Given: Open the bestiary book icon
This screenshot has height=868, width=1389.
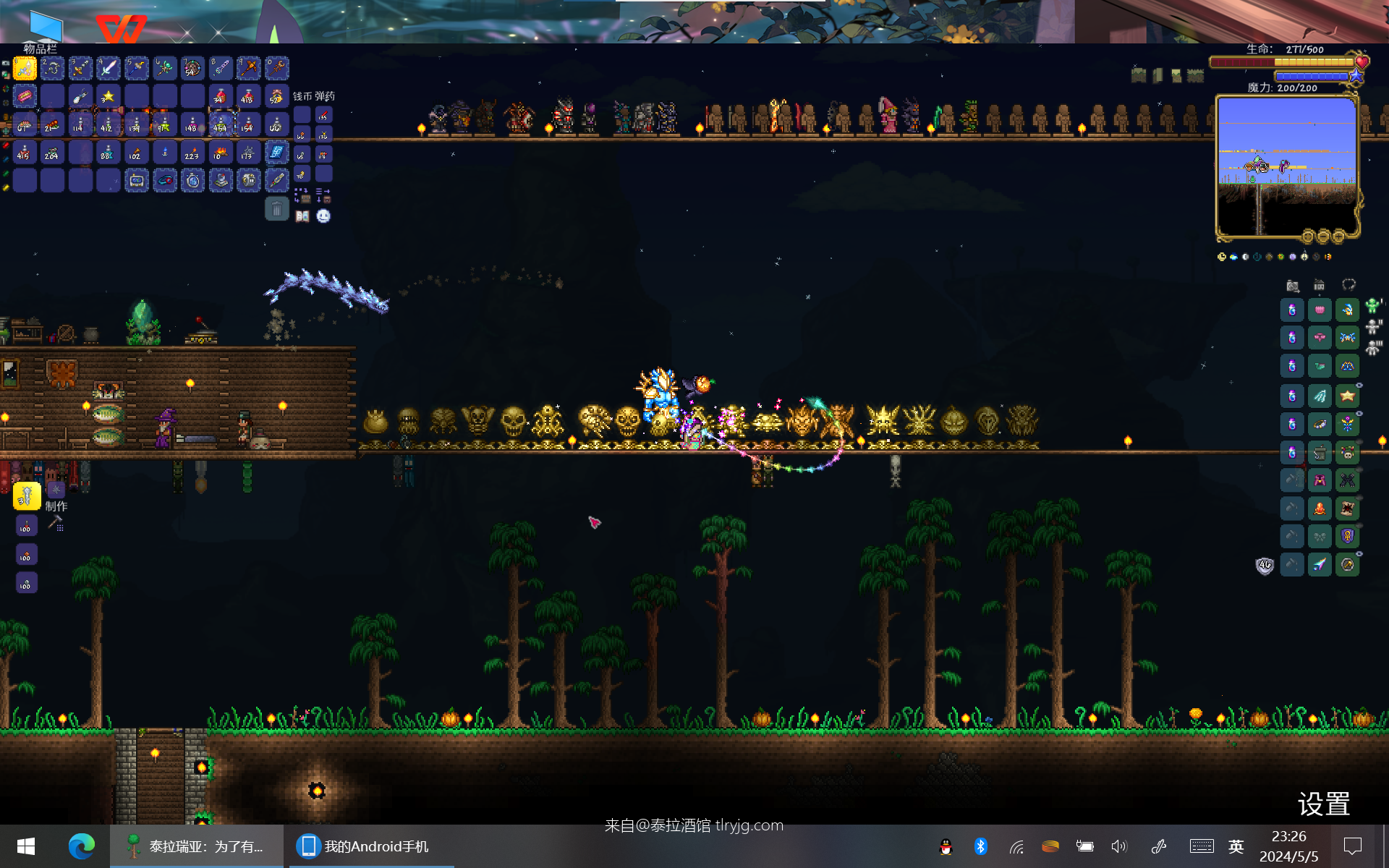Looking at the screenshot, I should (x=302, y=216).
